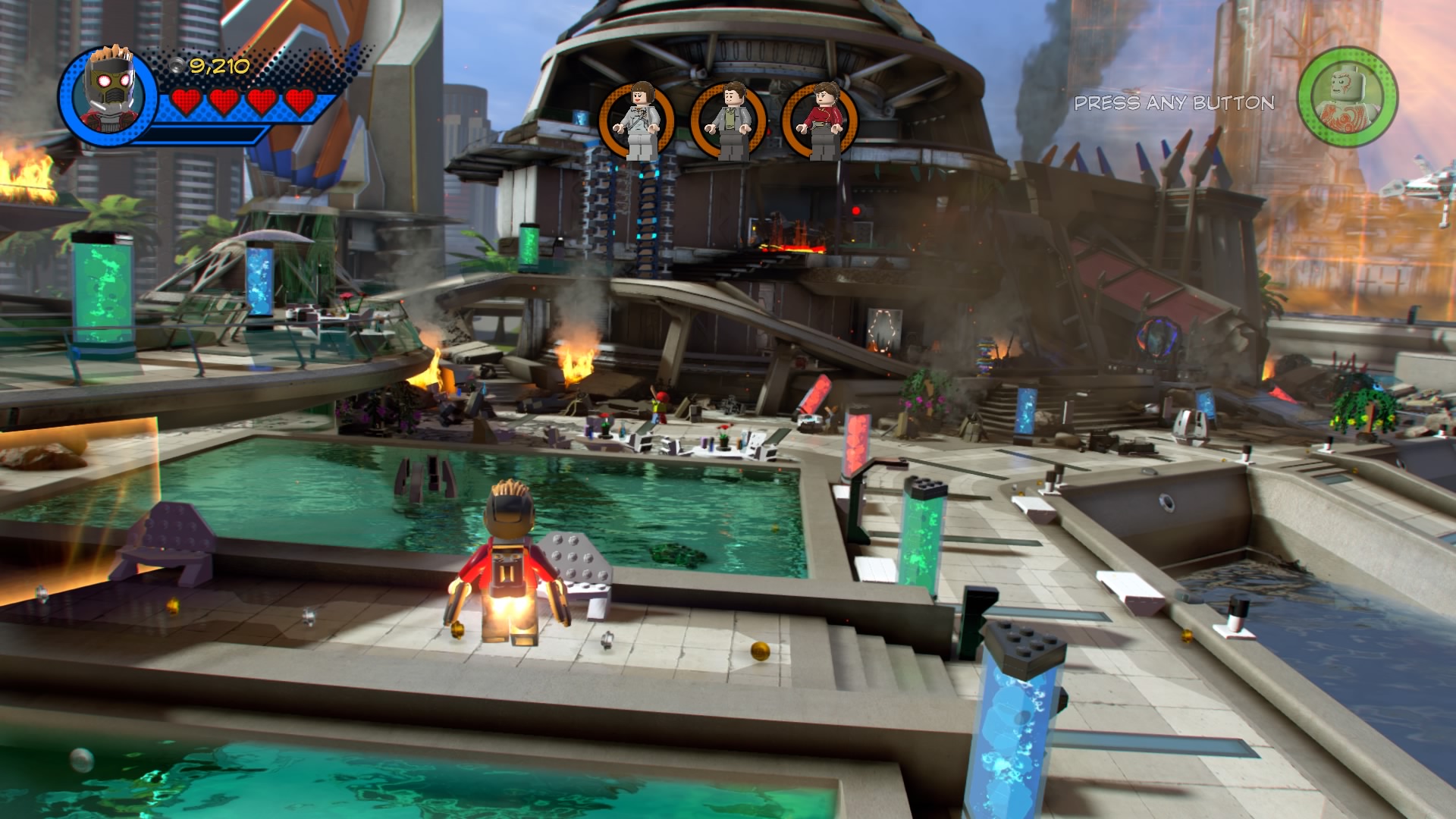Select the grey-jacket minifigure character token
The height and width of the screenshot is (819, 1456).
click(729, 121)
